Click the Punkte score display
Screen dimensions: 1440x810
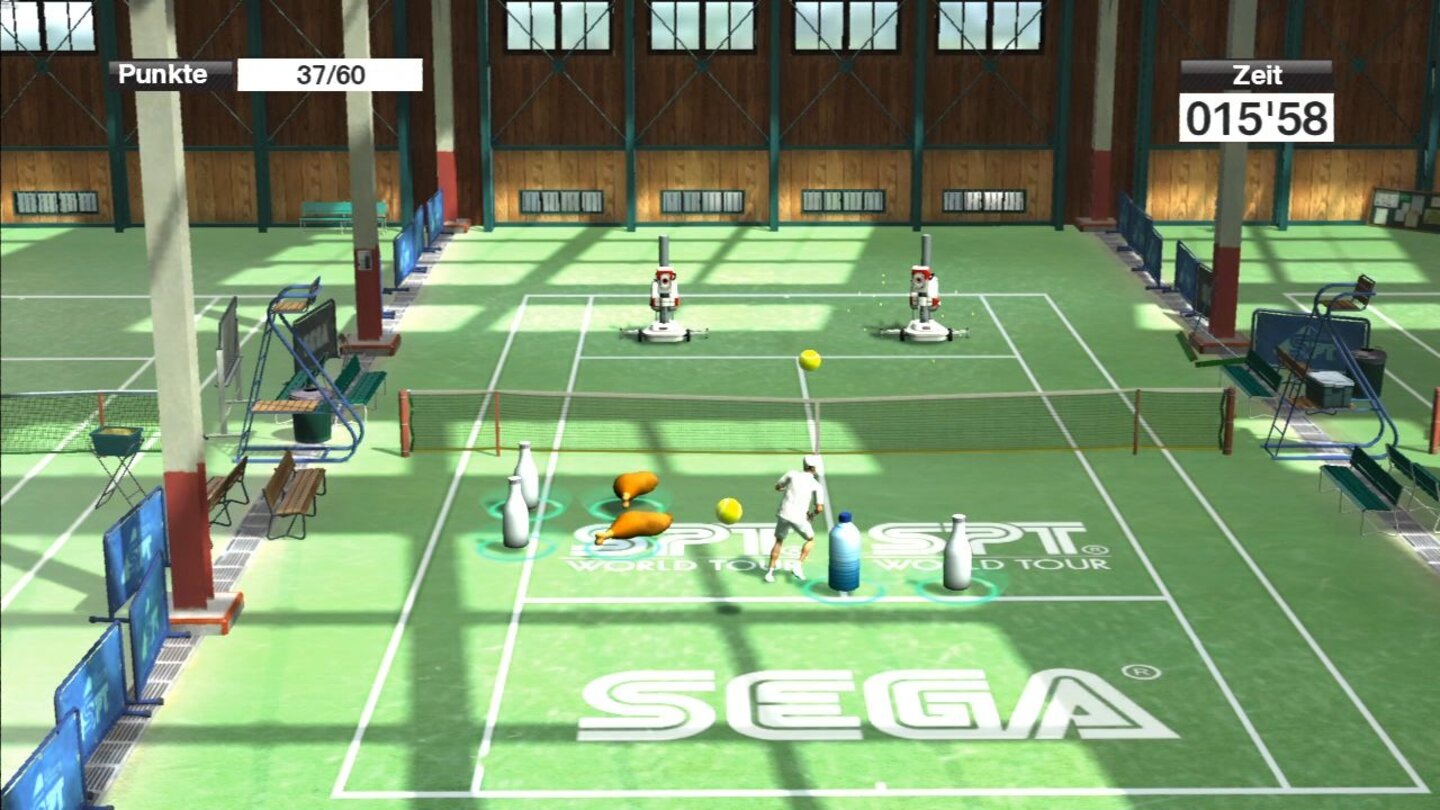163,73
